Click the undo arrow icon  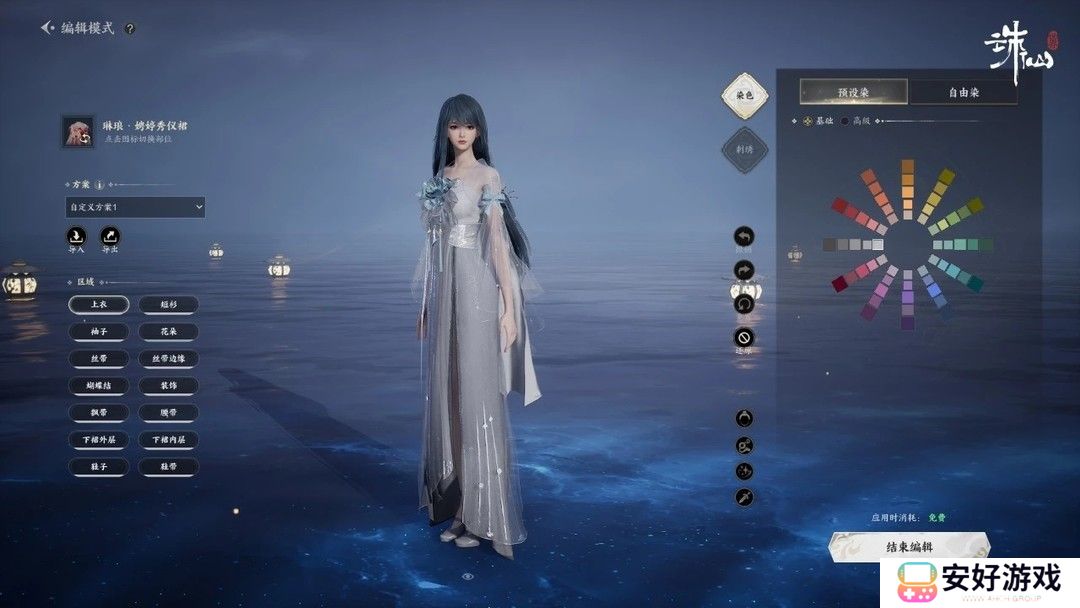point(744,237)
